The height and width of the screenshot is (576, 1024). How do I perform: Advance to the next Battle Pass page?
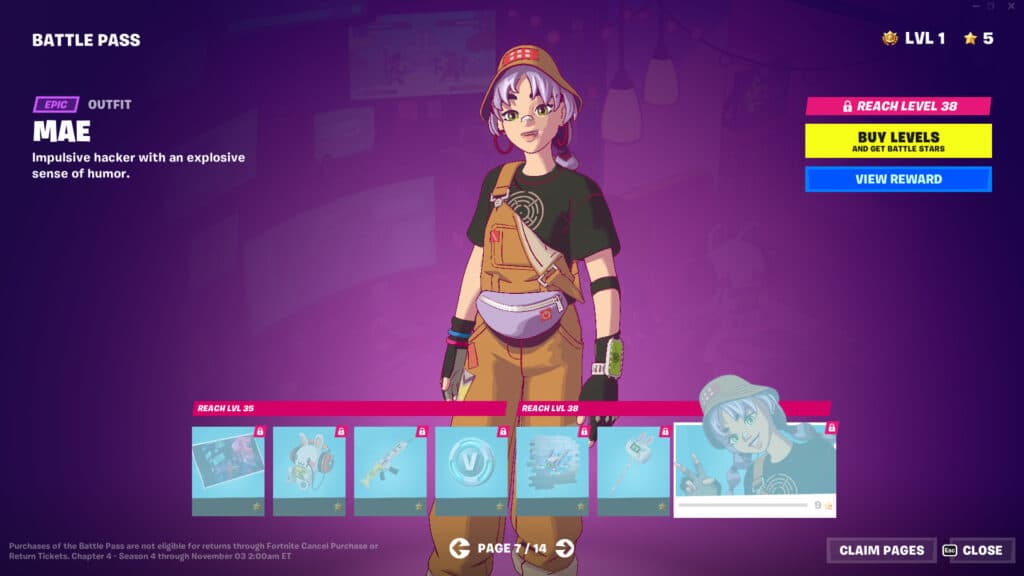[x=565, y=548]
